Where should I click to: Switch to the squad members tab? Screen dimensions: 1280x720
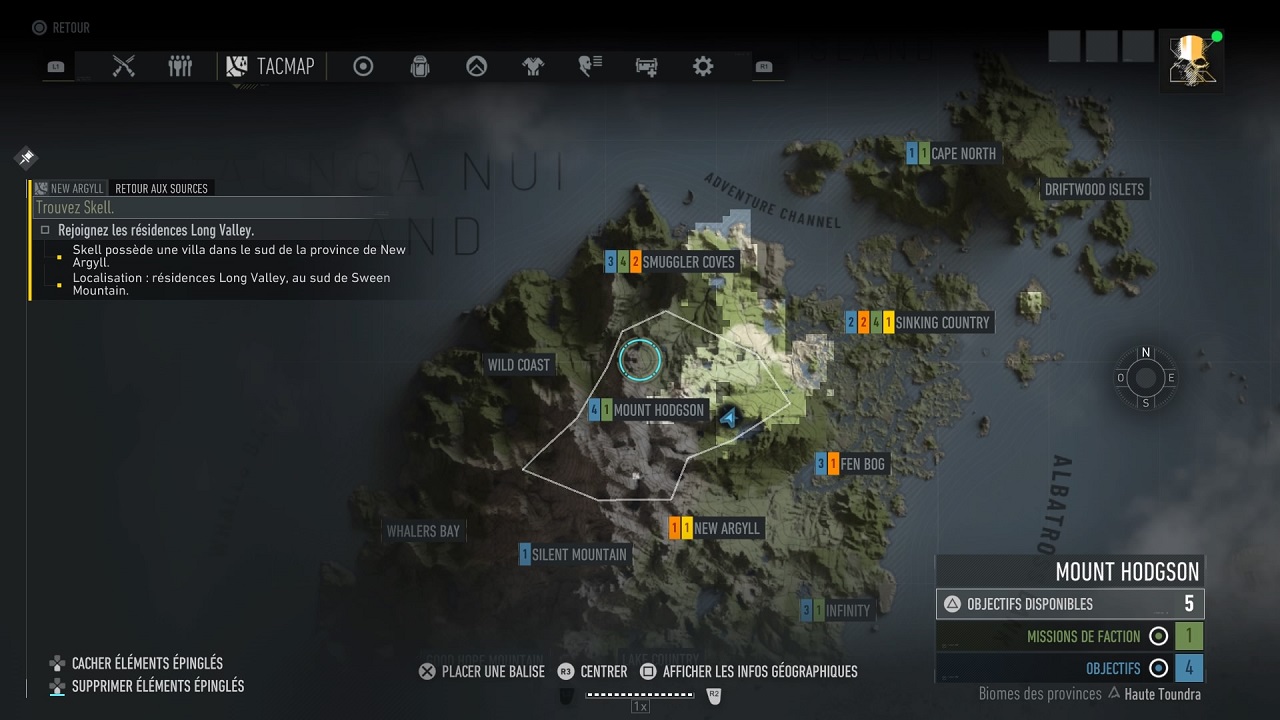pyautogui.click(x=180, y=66)
